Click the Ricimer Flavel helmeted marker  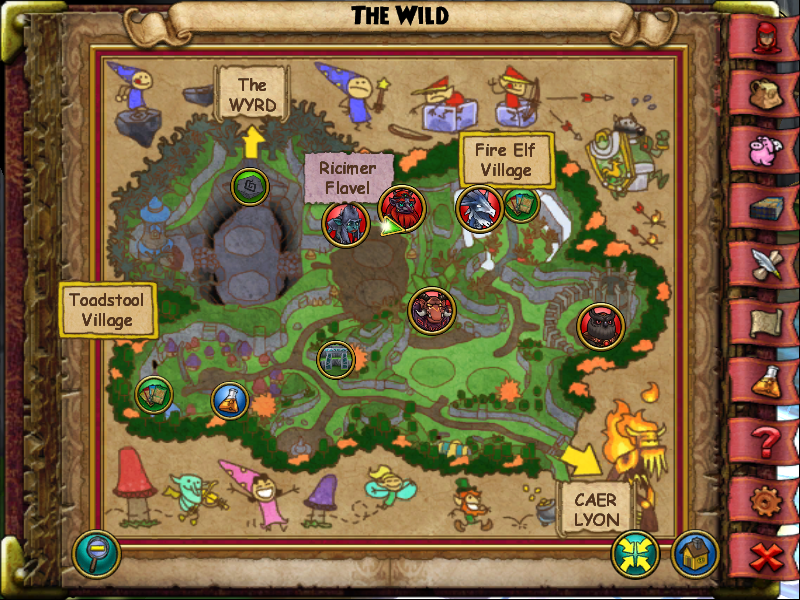347,224
